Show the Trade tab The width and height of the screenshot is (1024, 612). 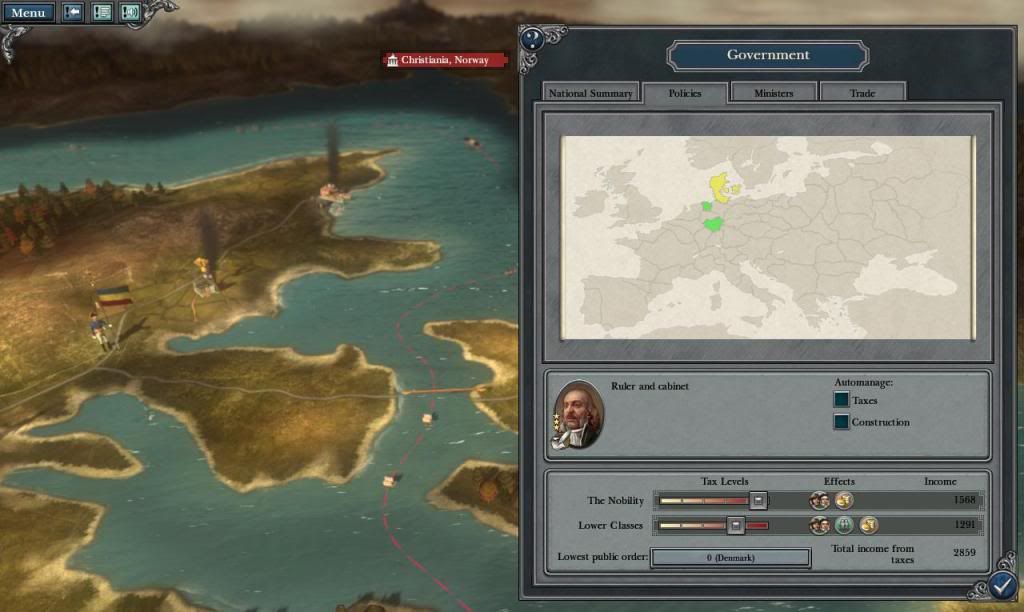point(862,93)
